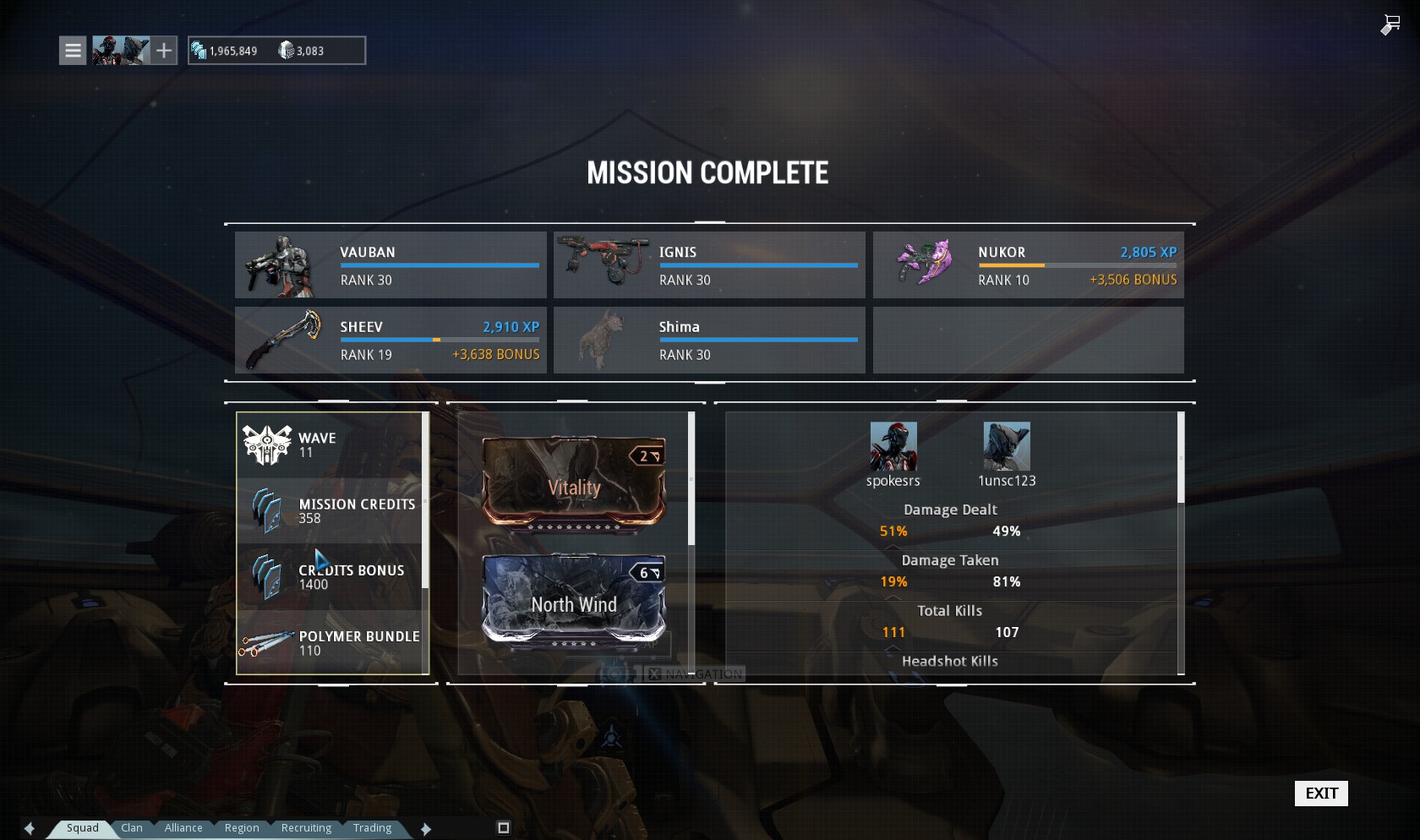Viewport: 1420px width, 840px height.
Task: View spokesrs player avatar
Action: (893, 446)
